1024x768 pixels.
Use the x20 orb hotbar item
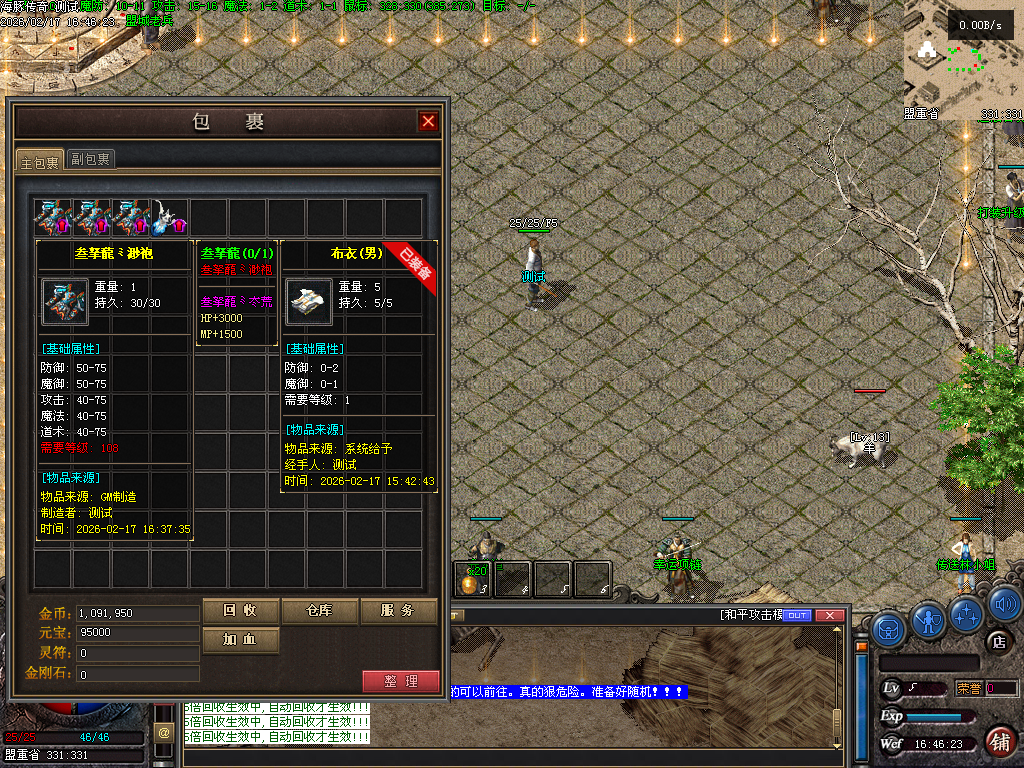tap(472, 578)
